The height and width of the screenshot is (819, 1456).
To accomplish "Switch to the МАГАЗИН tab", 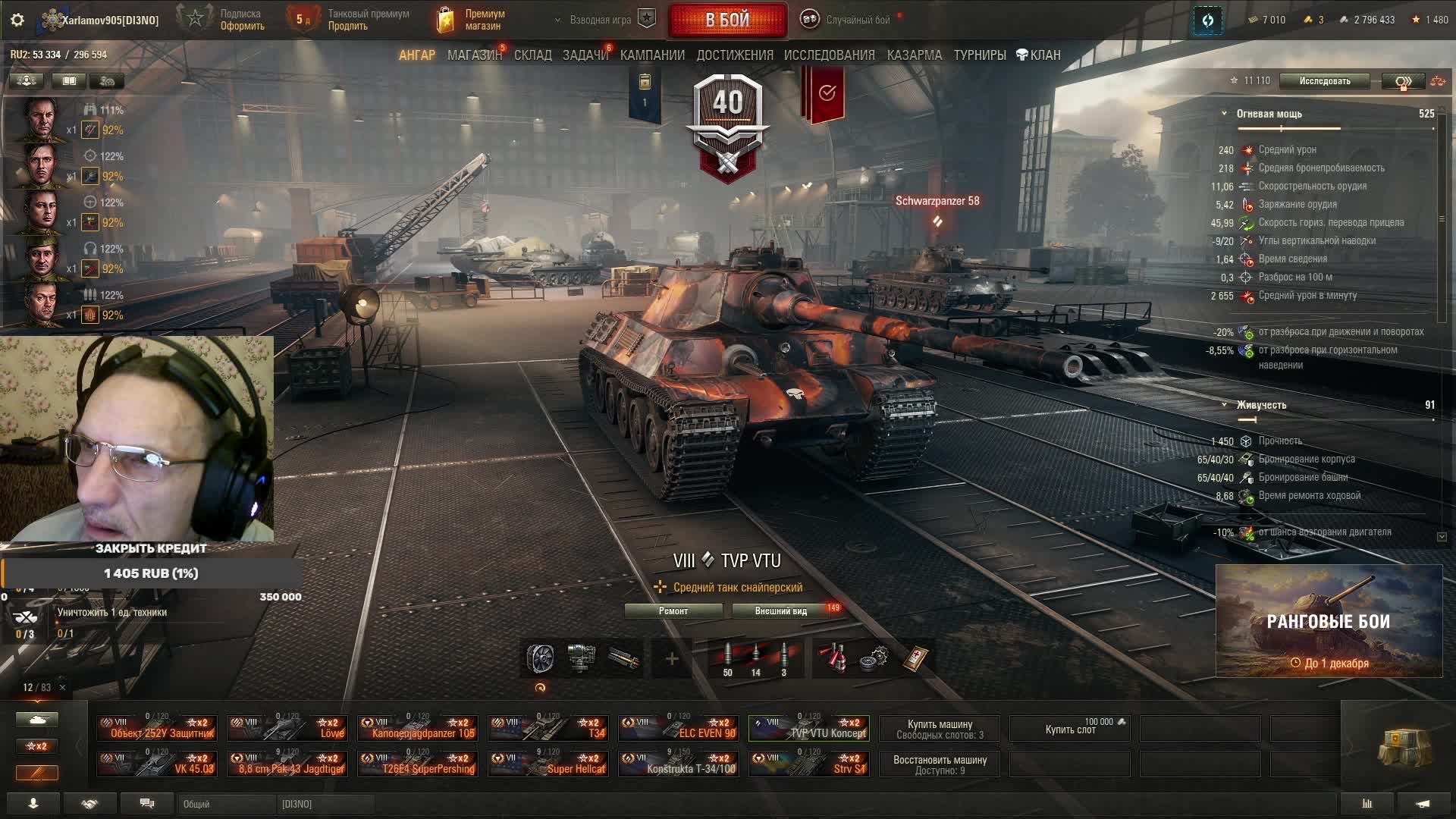I will 474,55.
